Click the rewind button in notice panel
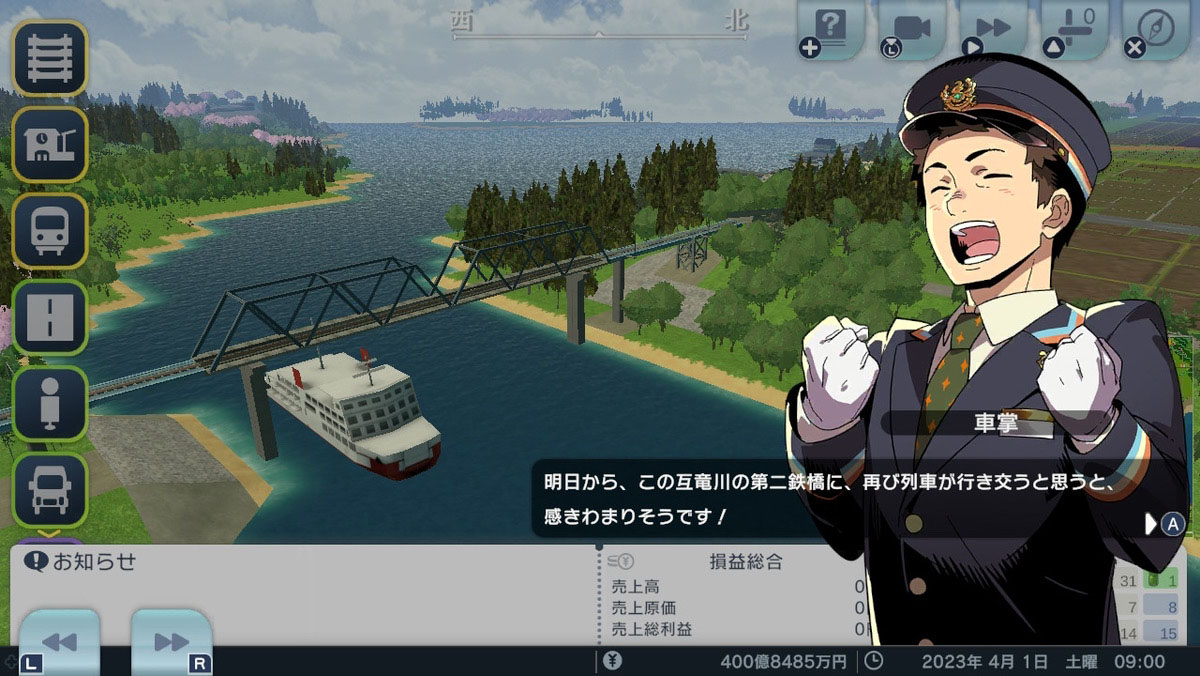 click(x=59, y=641)
